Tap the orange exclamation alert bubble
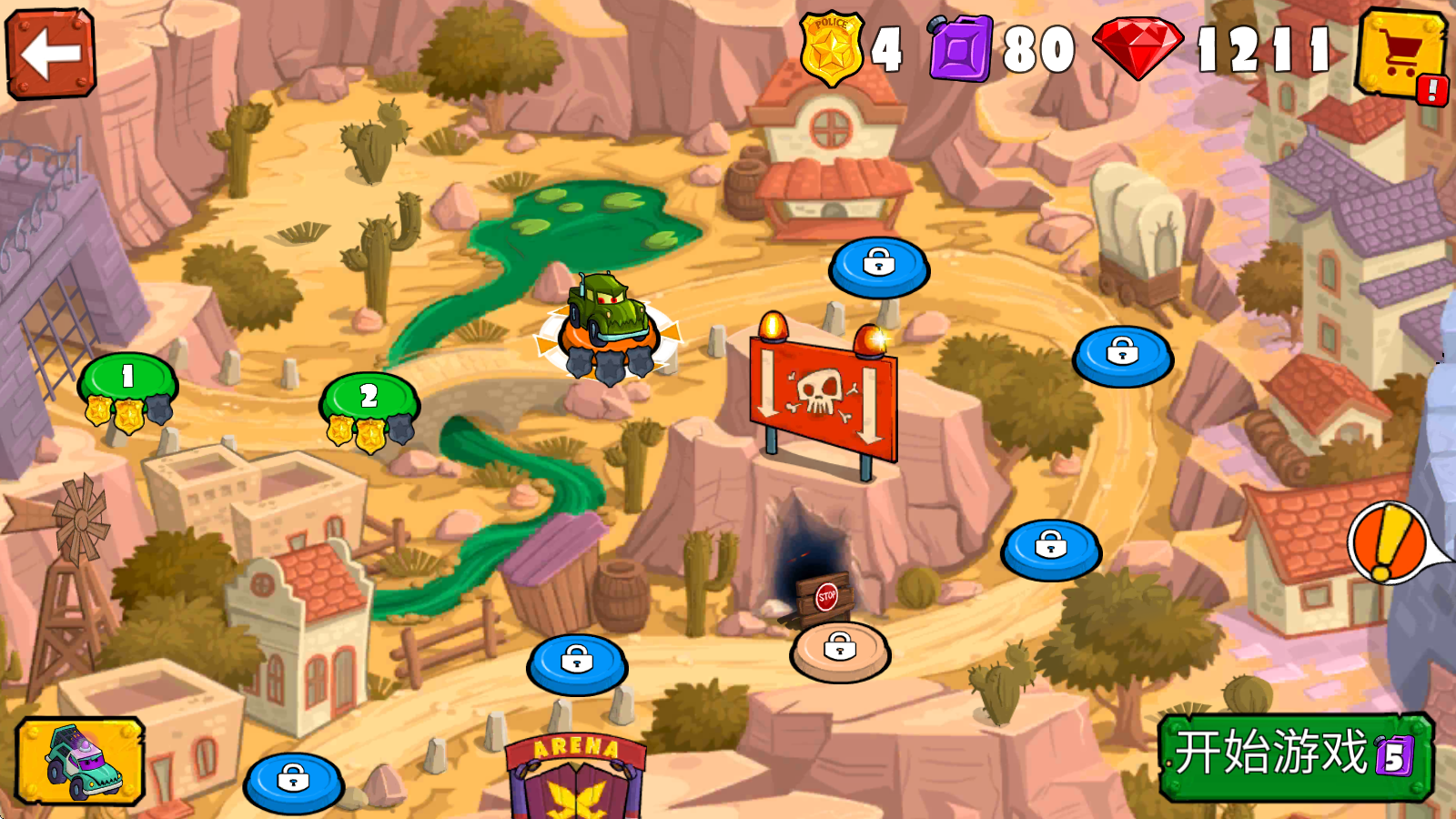This screenshot has height=819, width=1456. click(1389, 543)
